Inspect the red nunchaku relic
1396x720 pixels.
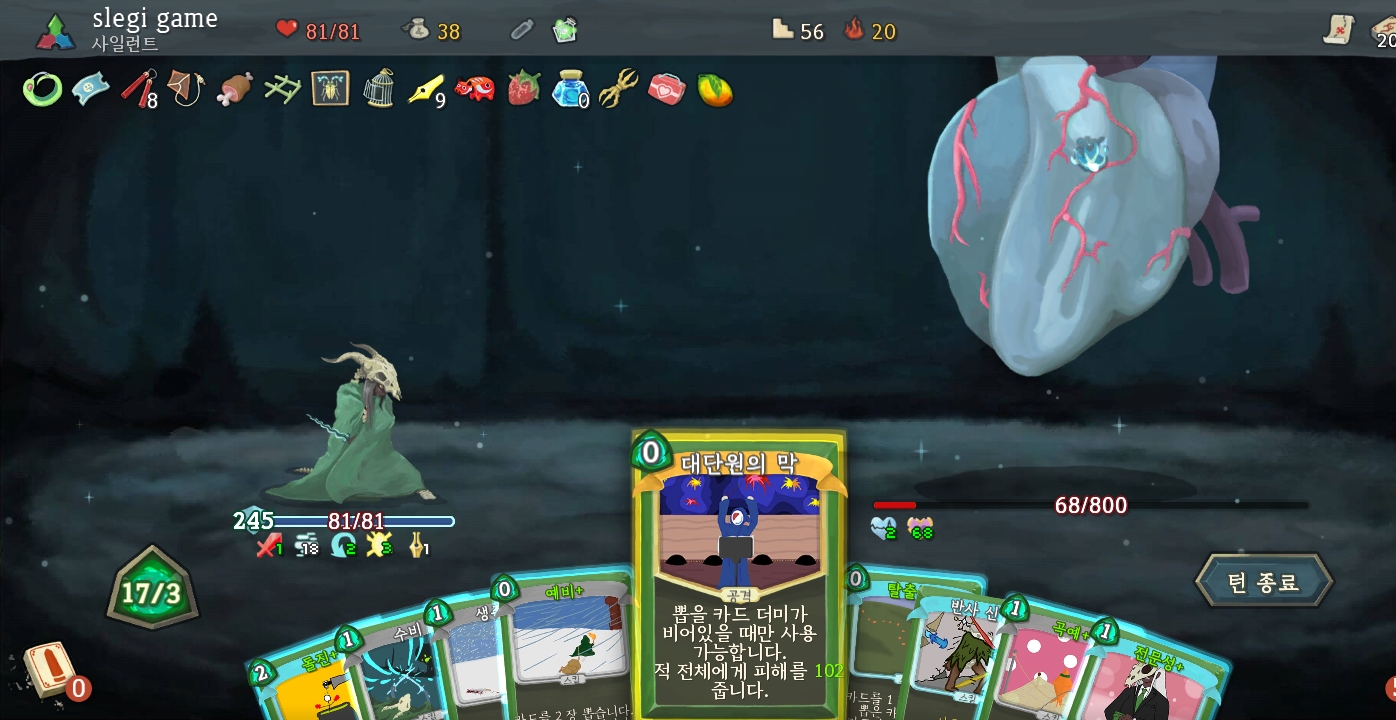pyautogui.click(x=138, y=88)
